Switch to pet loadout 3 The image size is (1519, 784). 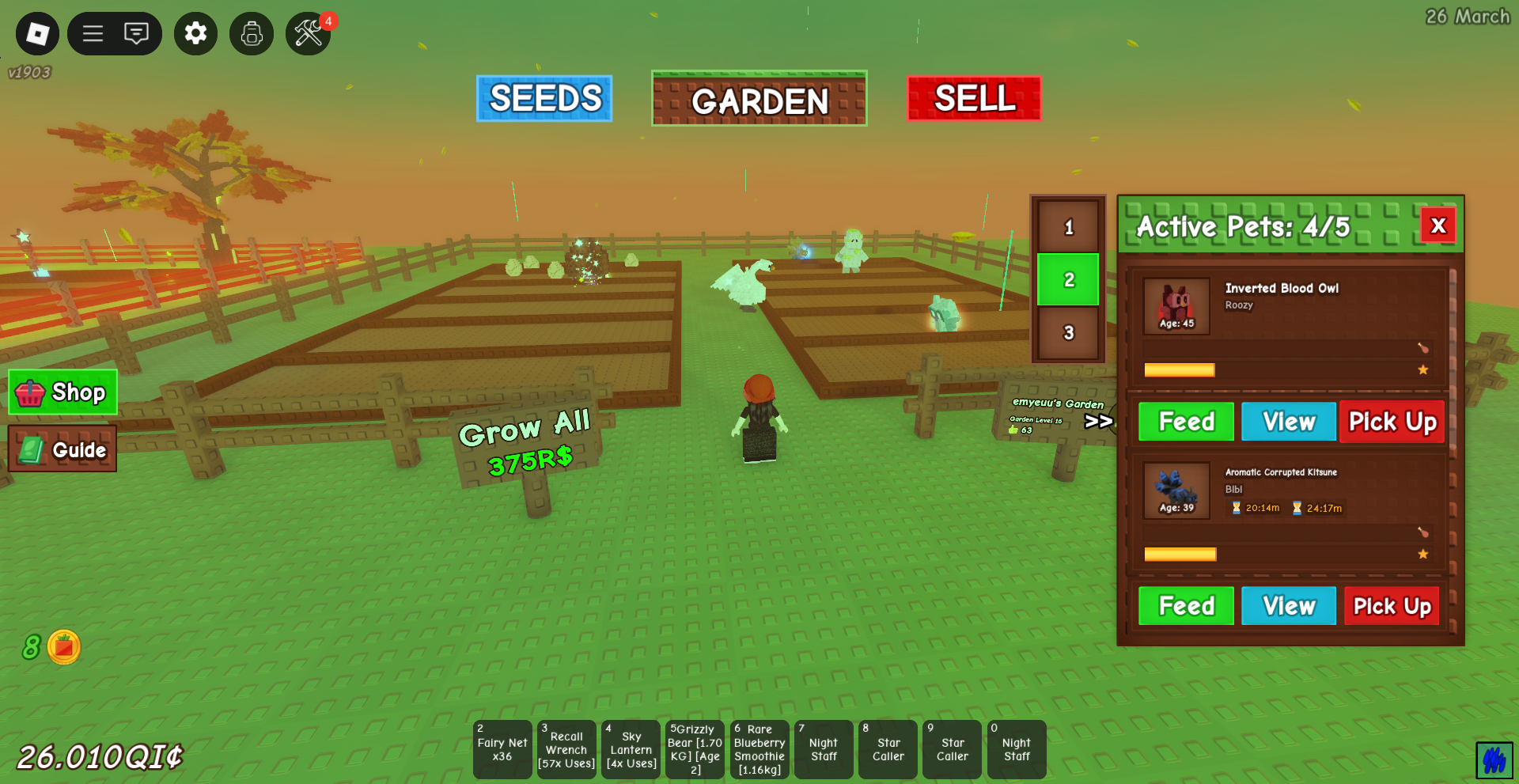pyautogui.click(x=1068, y=333)
